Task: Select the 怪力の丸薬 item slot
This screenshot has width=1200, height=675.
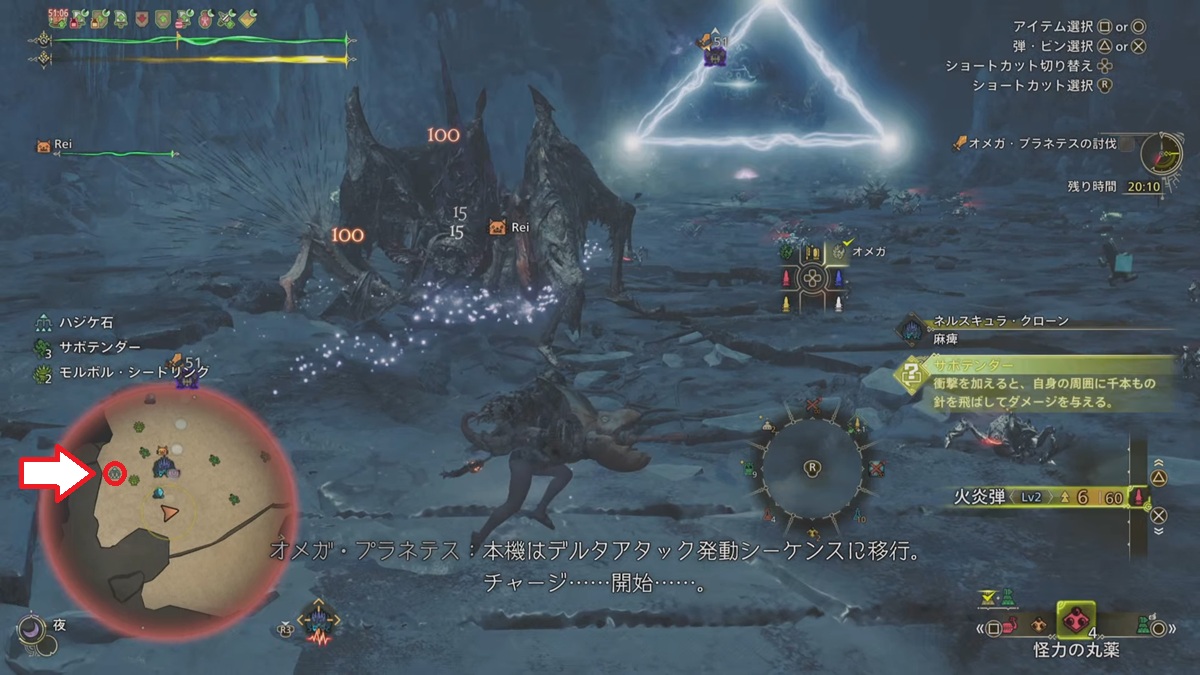Action: coord(1076,621)
